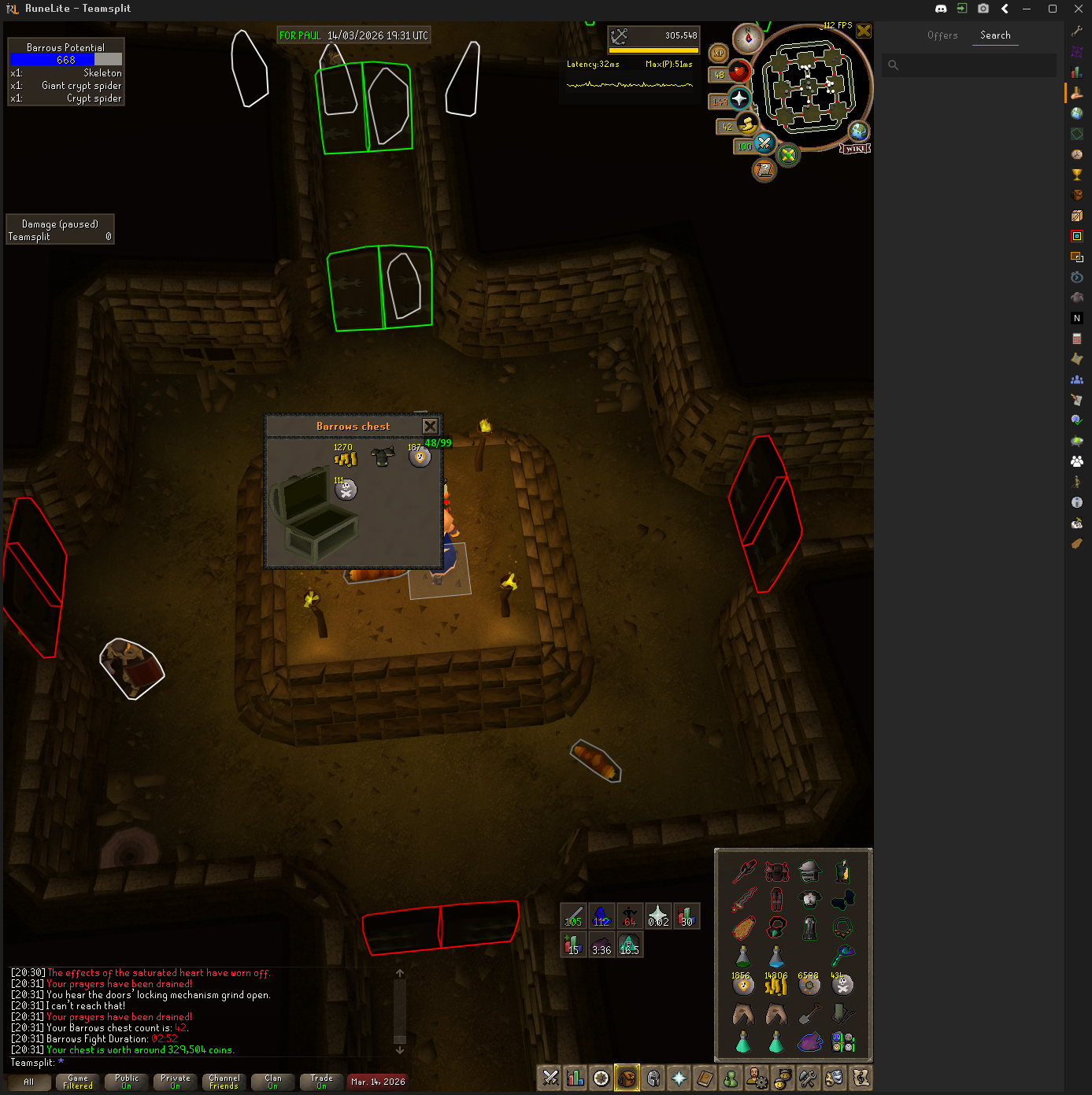This screenshot has height=1095, width=1092.
Task: Focus the RuneLite panel search field
Action: pos(976,65)
